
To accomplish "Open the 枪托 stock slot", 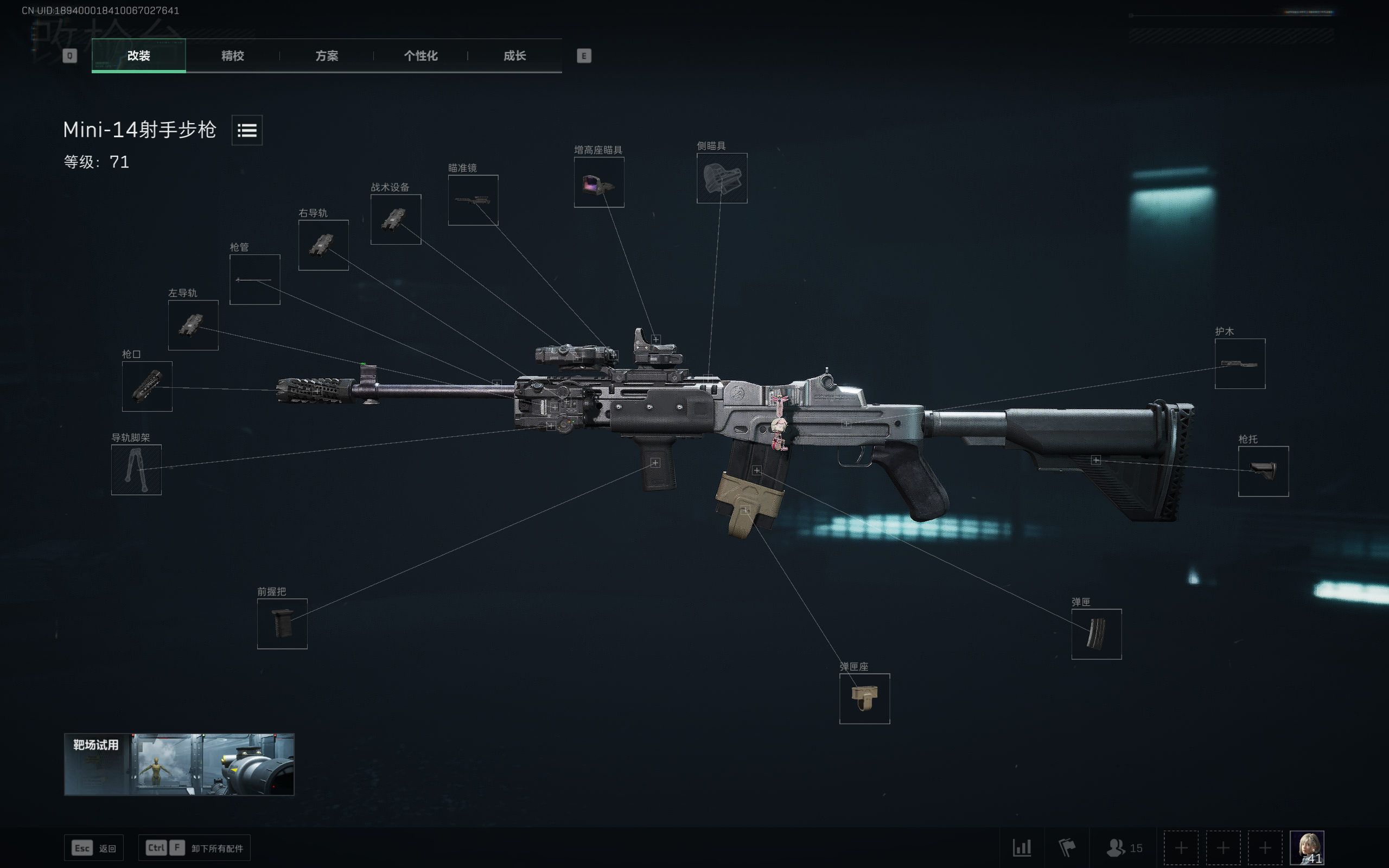I will pyautogui.click(x=1263, y=471).
